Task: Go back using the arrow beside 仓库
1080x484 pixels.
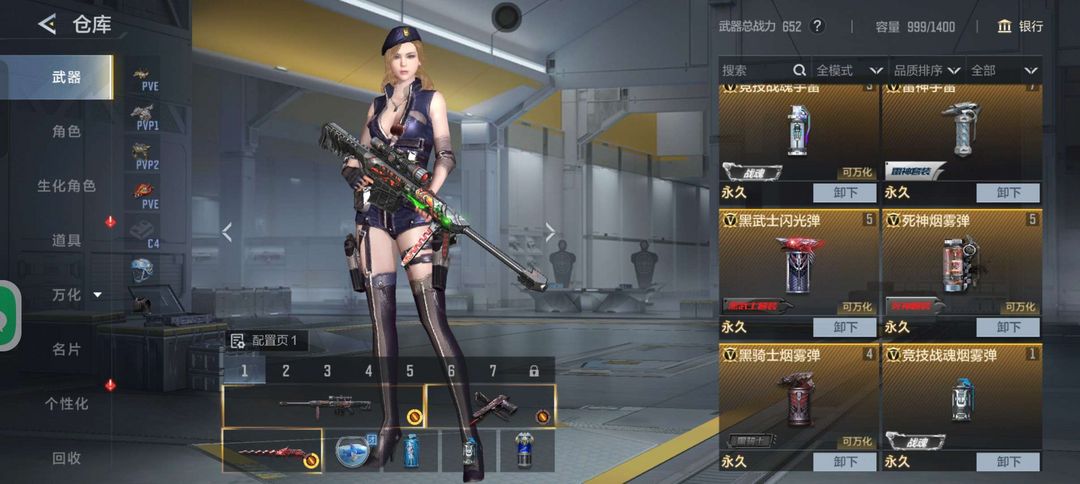Action: pos(47,25)
